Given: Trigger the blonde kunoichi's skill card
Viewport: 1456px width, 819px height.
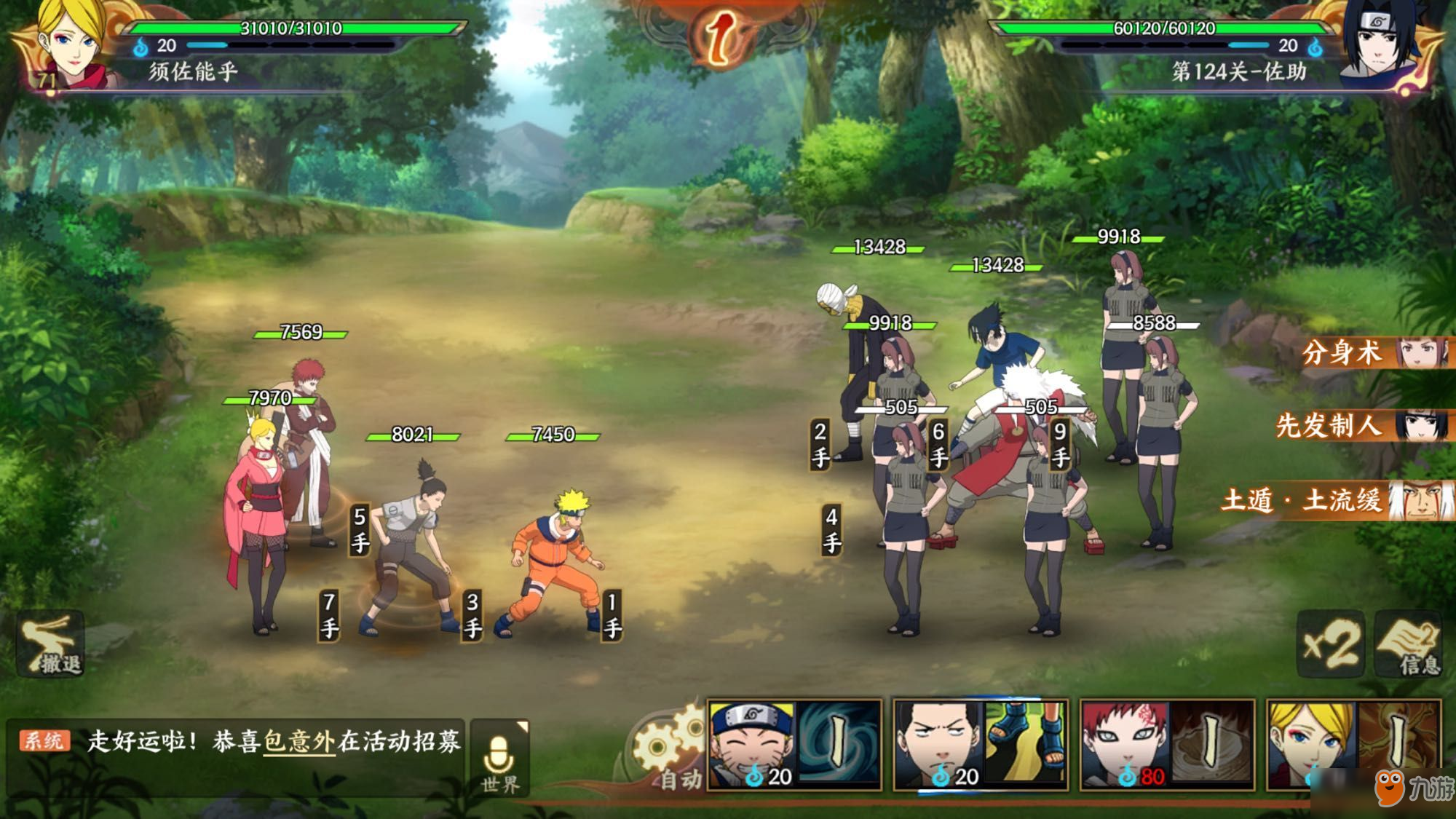Looking at the screenshot, I should click(x=1353, y=744).
